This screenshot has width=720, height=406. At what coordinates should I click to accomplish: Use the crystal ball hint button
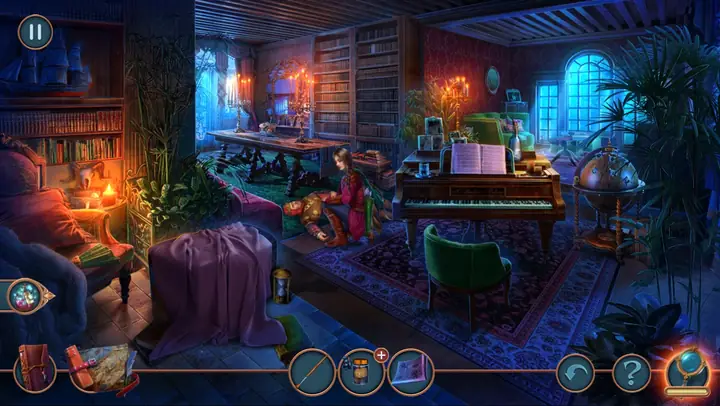tap(690, 369)
